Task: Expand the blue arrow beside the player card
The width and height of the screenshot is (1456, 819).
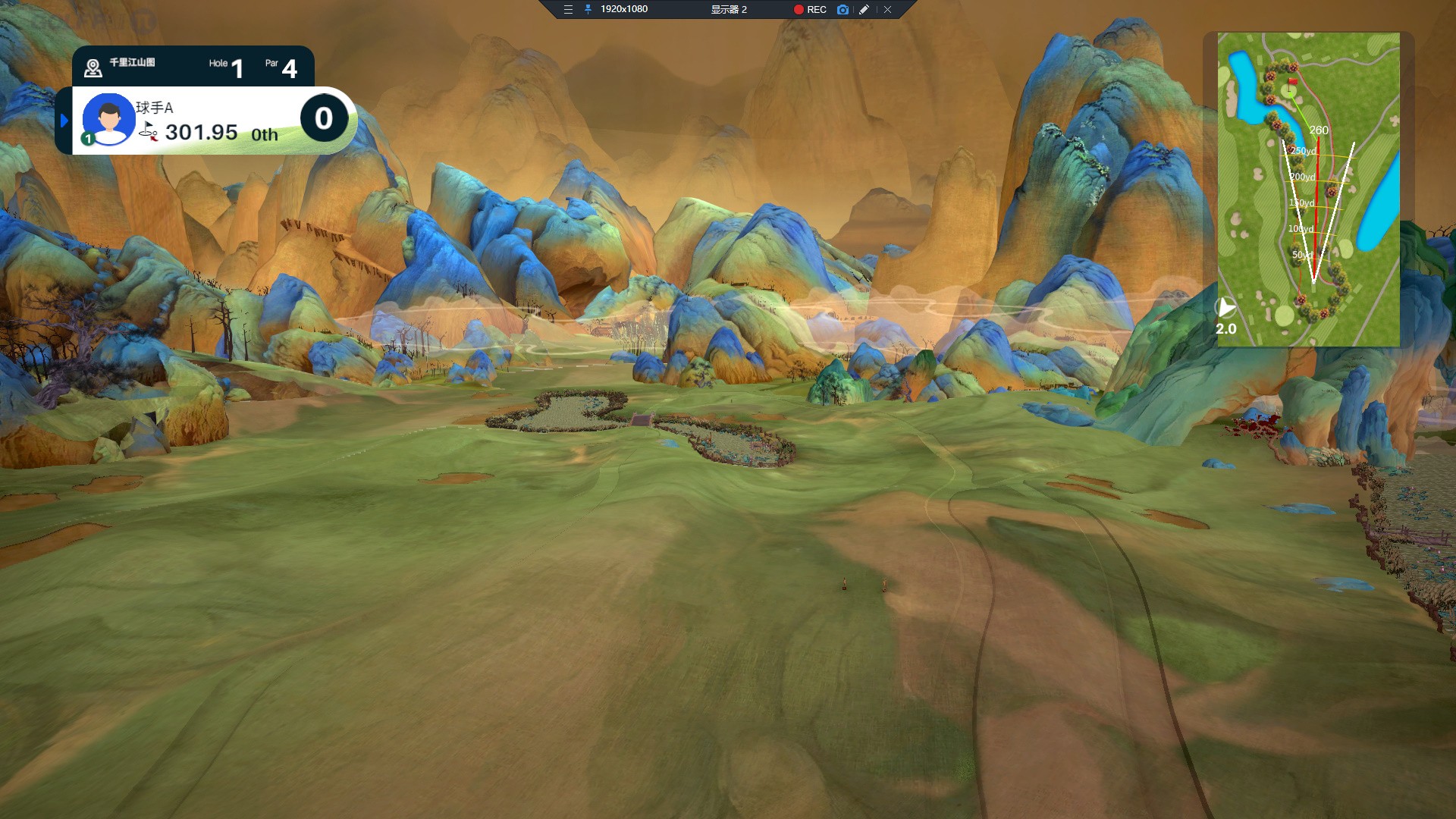Action: click(64, 121)
